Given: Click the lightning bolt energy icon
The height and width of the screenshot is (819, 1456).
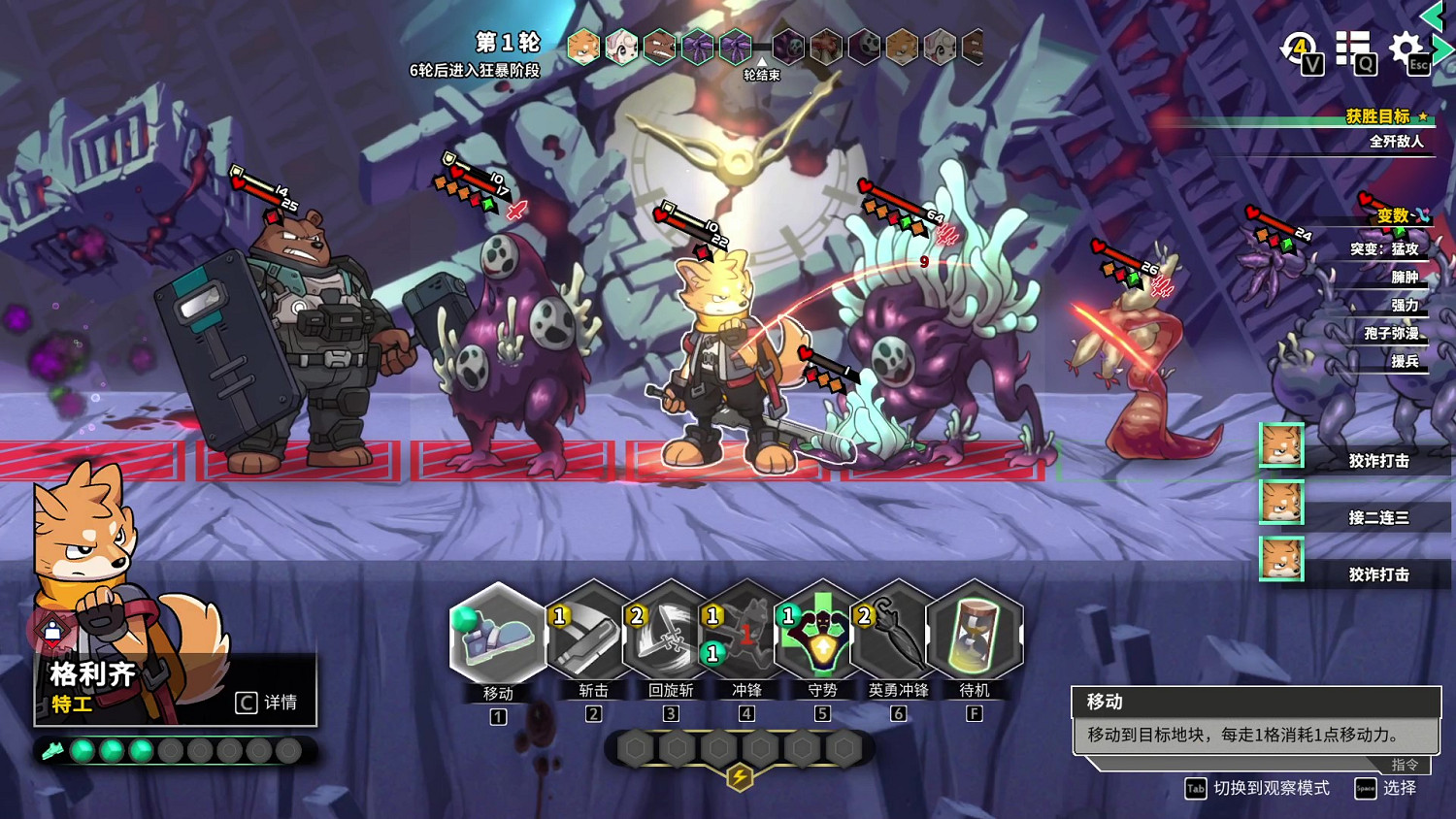Looking at the screenshot, I should click(740, 776).
